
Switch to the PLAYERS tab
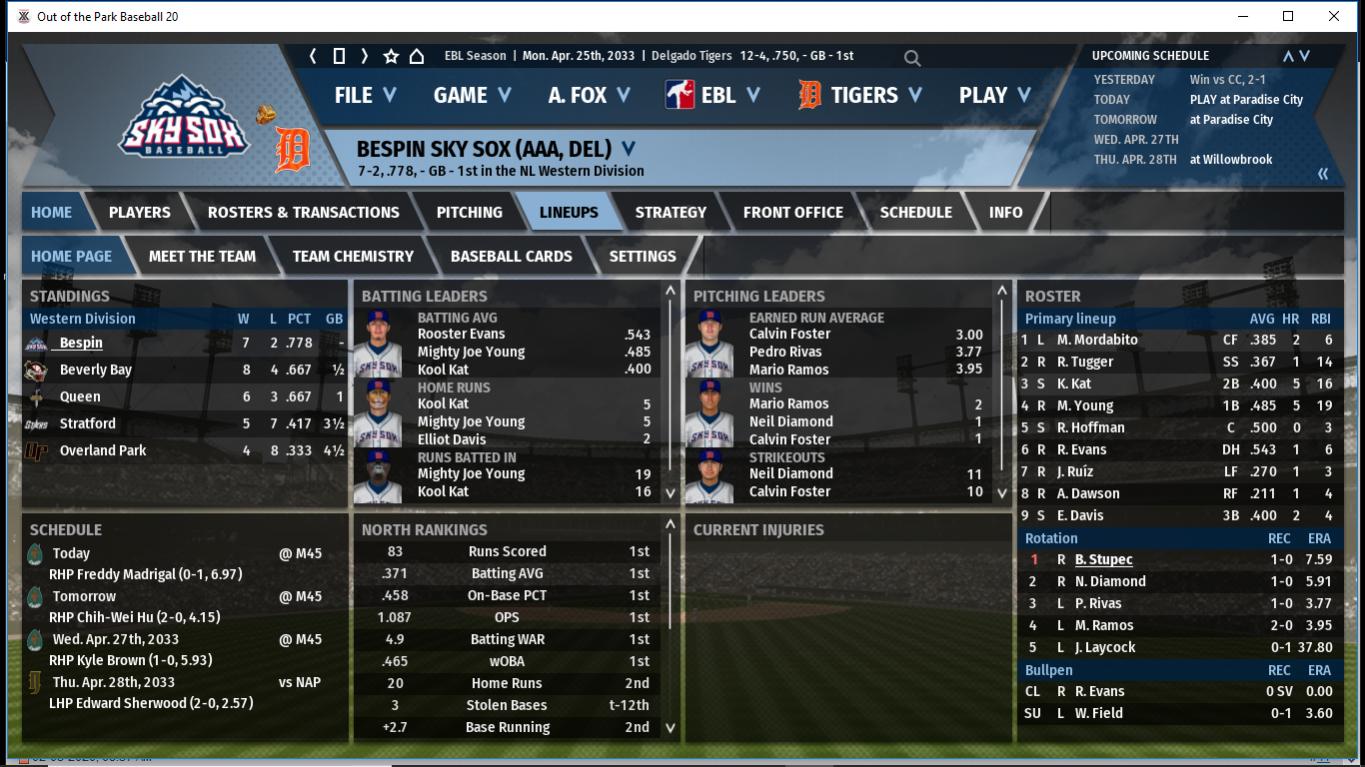139,212
